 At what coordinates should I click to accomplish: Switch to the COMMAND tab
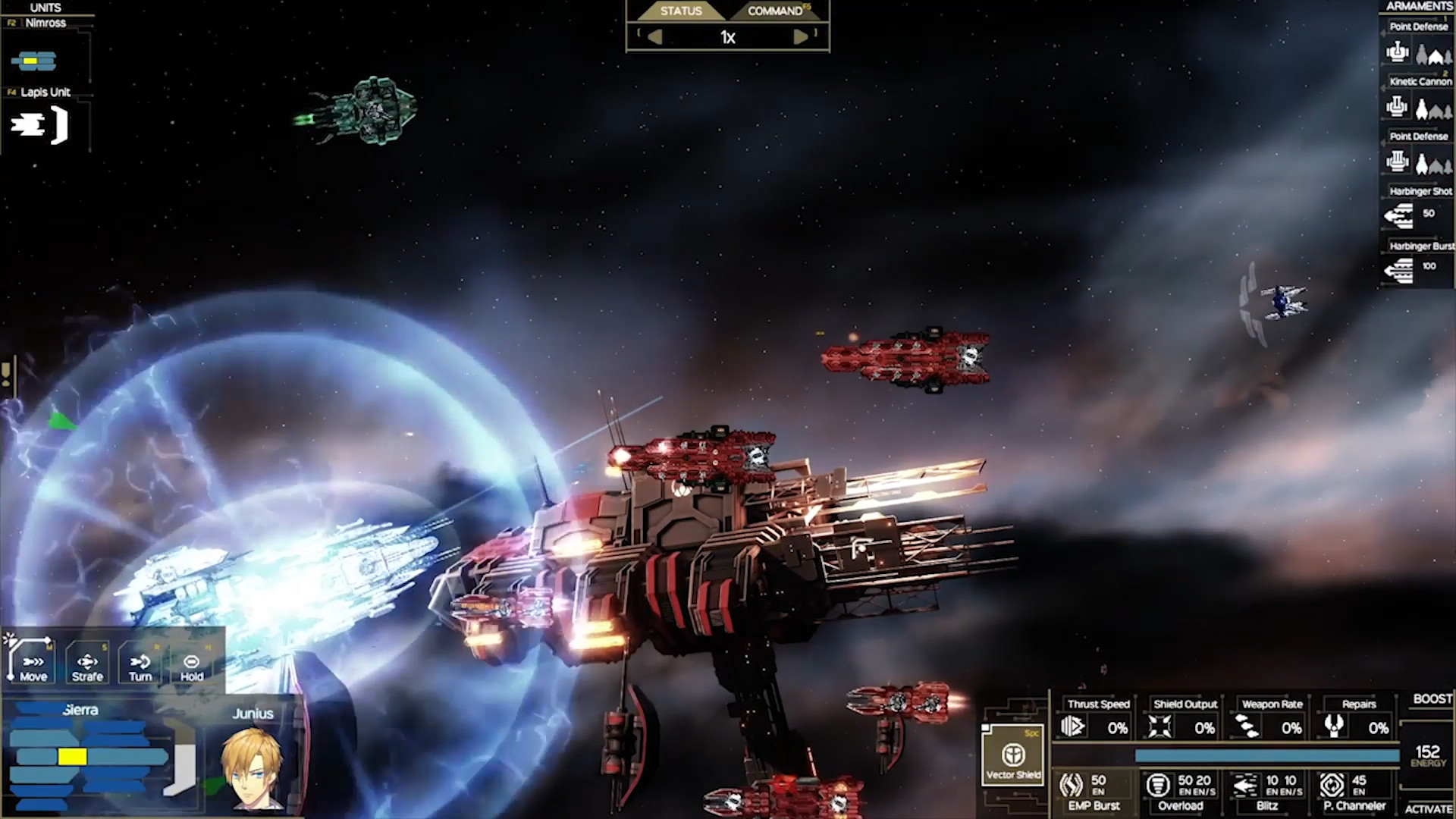pyautogui.click(x=775, y=11)
